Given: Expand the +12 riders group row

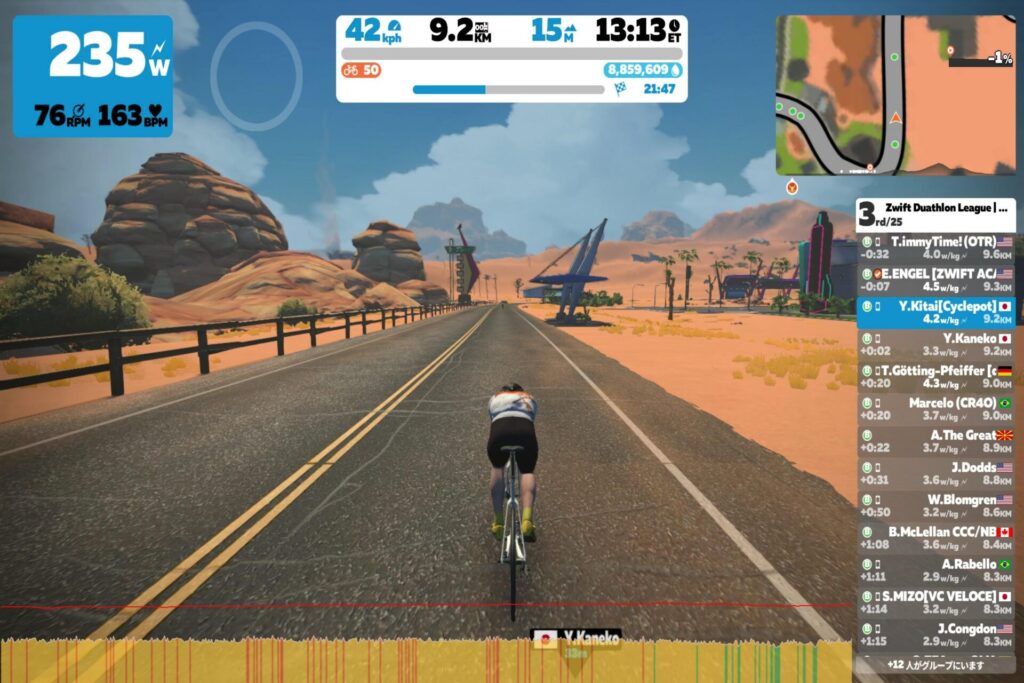Looking at the screenshot, I should [x=936, y=664].
